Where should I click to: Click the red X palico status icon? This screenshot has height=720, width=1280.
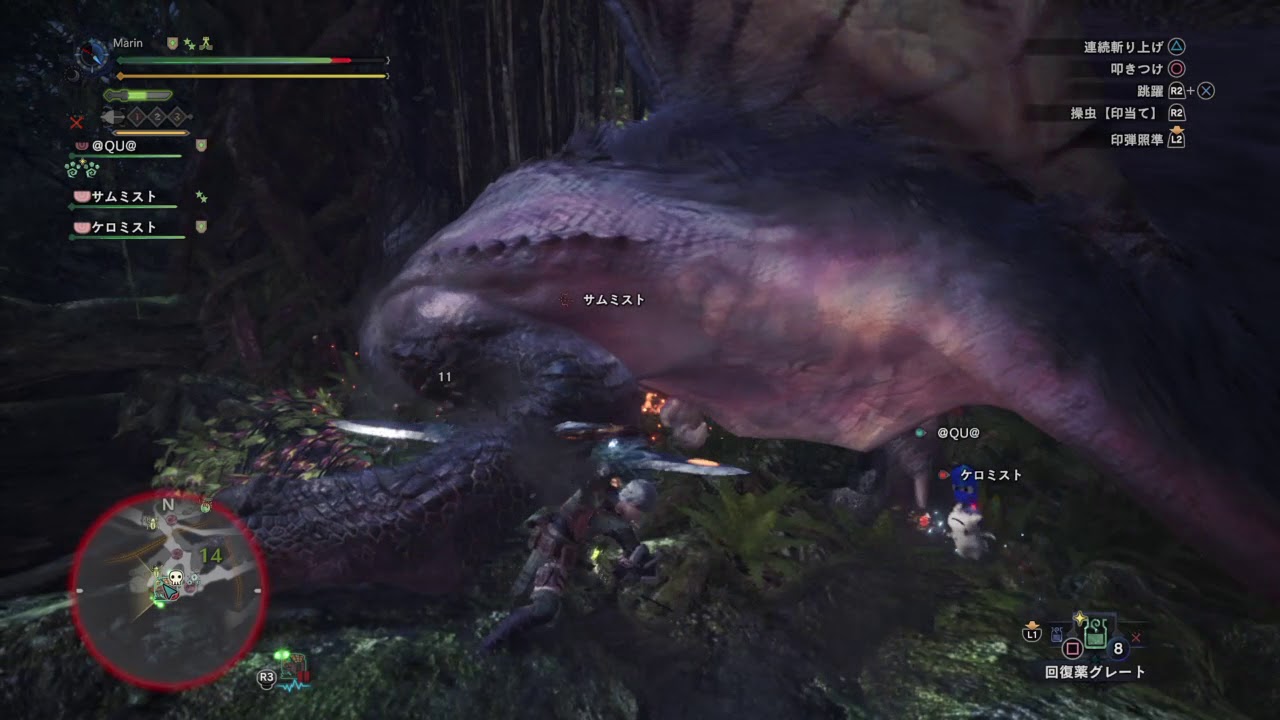76,121
